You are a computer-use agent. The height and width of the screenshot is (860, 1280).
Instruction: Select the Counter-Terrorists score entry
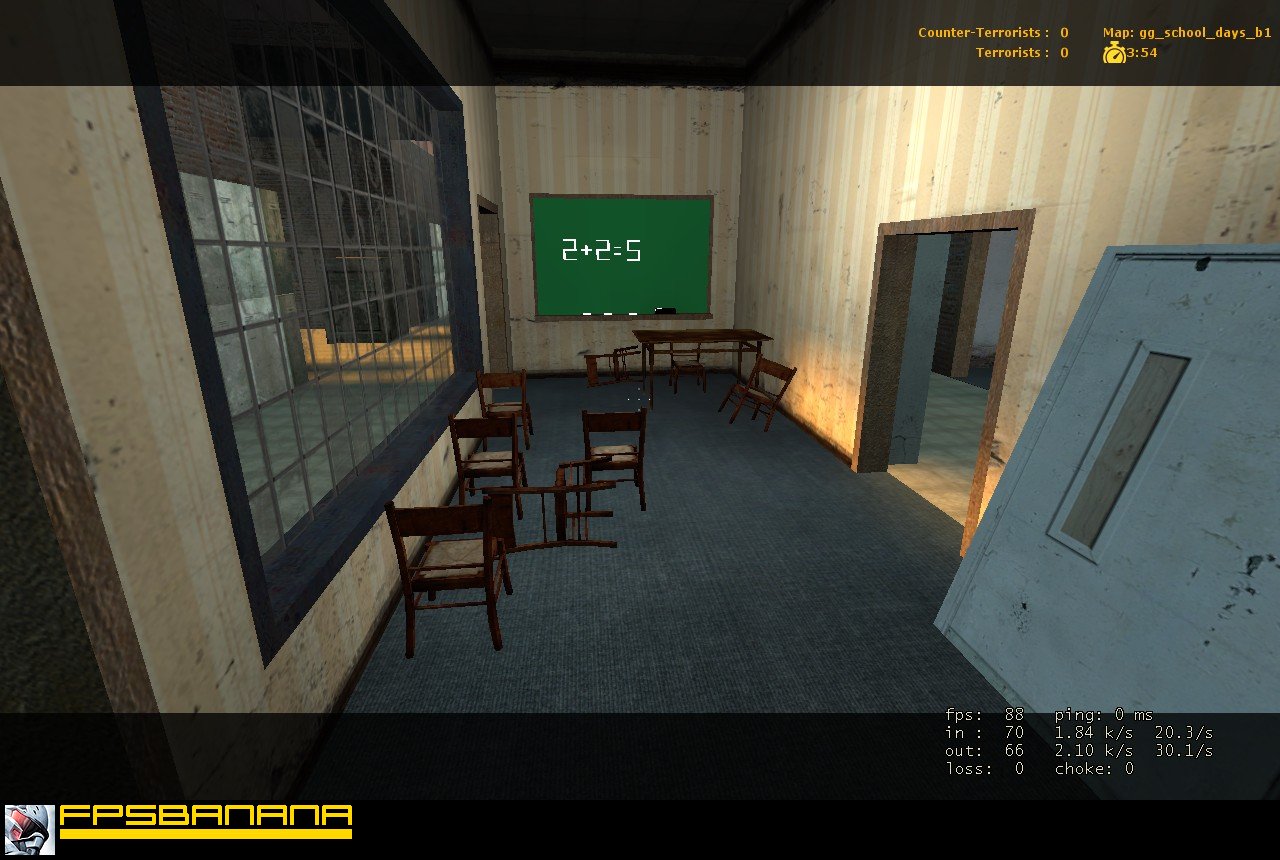[990, 31]
